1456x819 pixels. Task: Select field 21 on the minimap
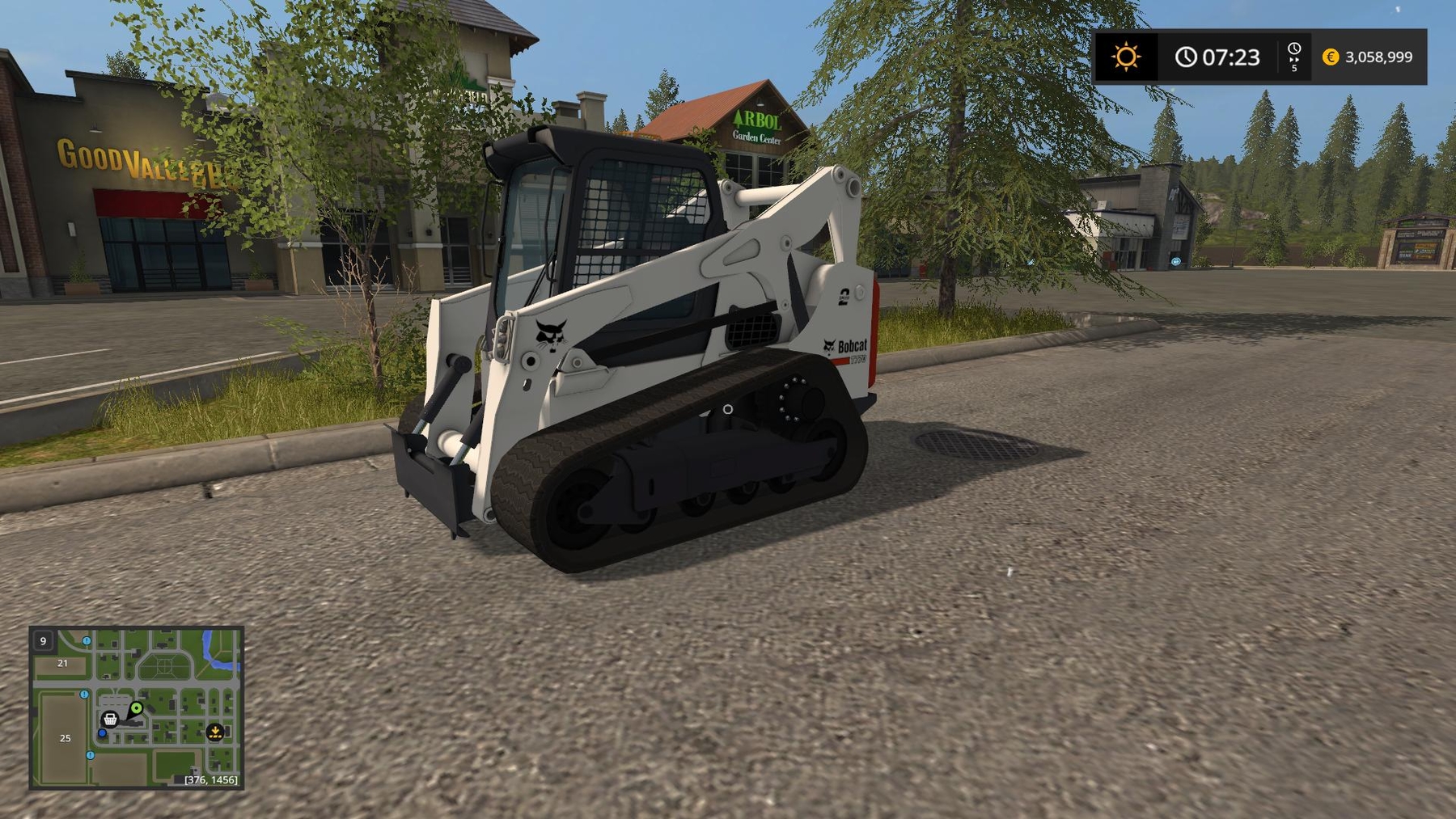pos(62,663)
